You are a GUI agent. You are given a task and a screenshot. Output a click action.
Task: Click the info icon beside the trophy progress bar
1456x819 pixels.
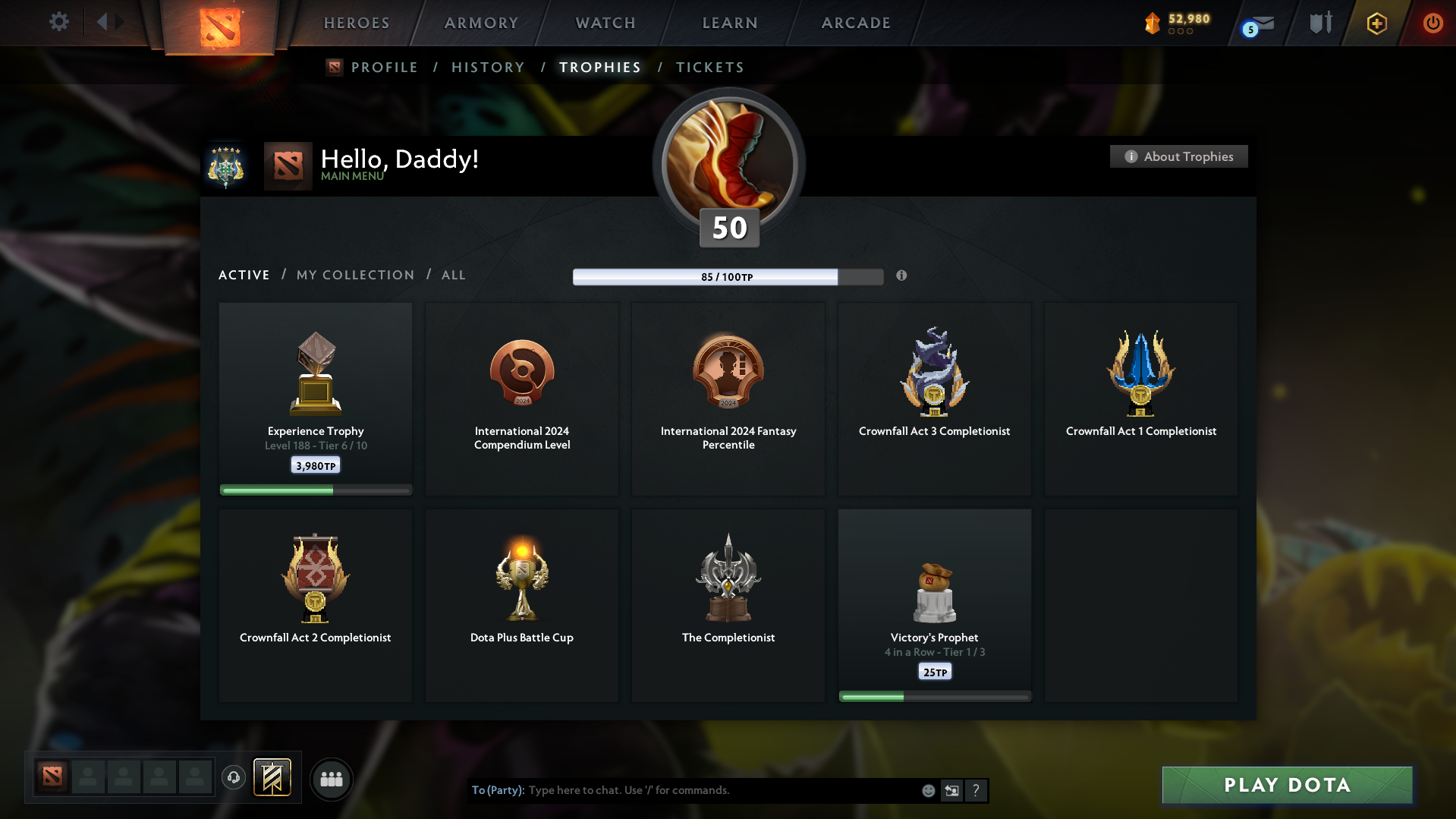(x=902, y=276)
